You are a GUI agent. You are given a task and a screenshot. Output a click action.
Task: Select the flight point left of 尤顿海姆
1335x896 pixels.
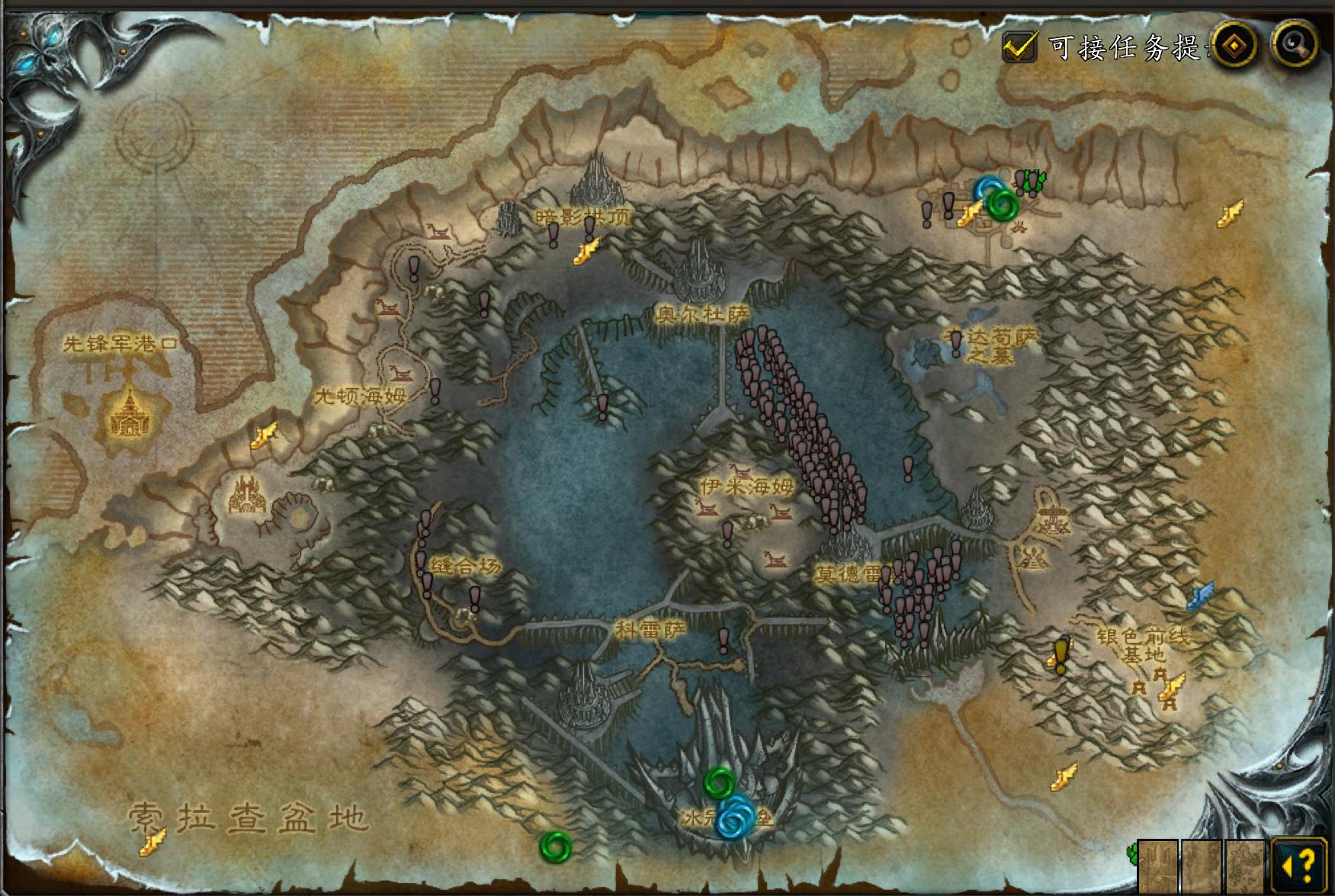tap(264, 436)
